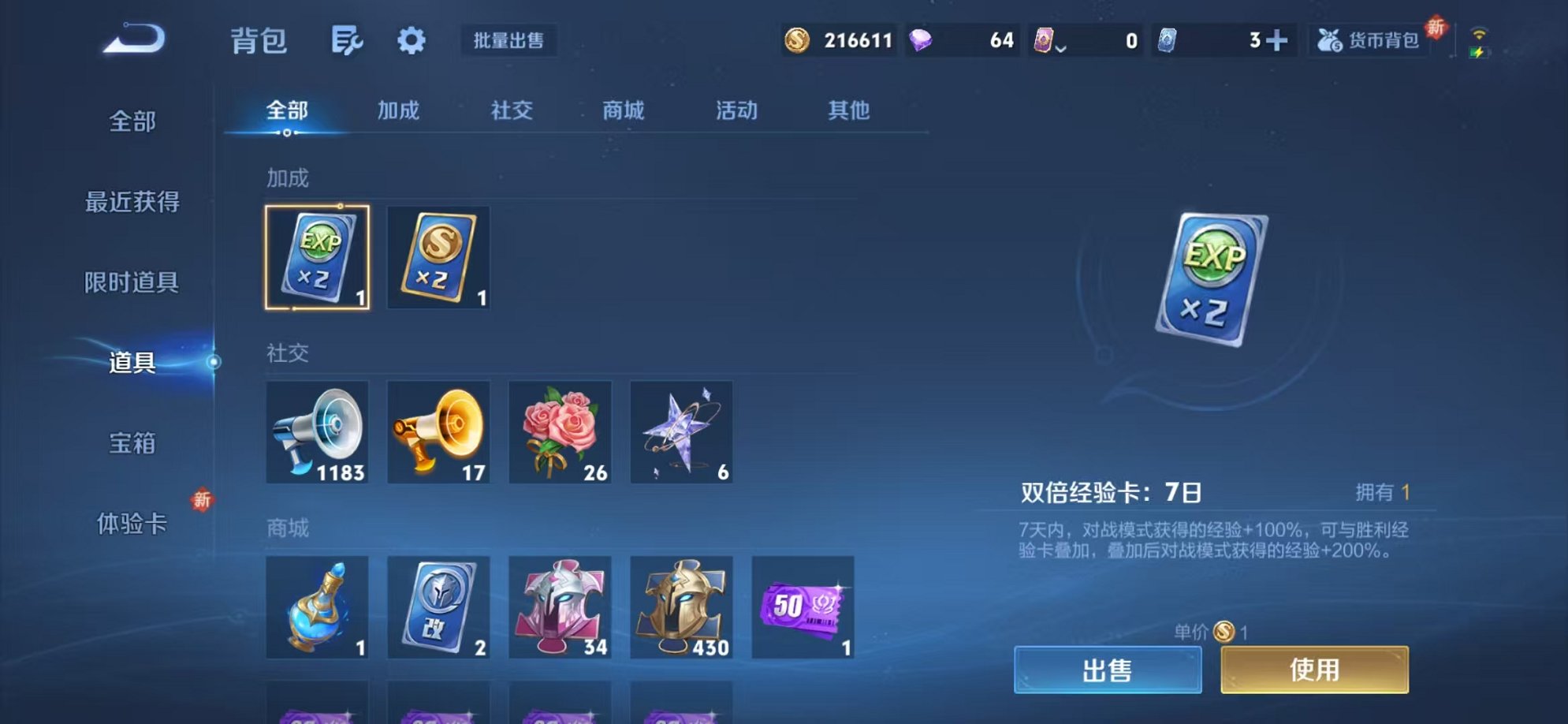Select the blue potion item
The width and height of the screenshot is (1568, 724).
[x=316, y=608]
